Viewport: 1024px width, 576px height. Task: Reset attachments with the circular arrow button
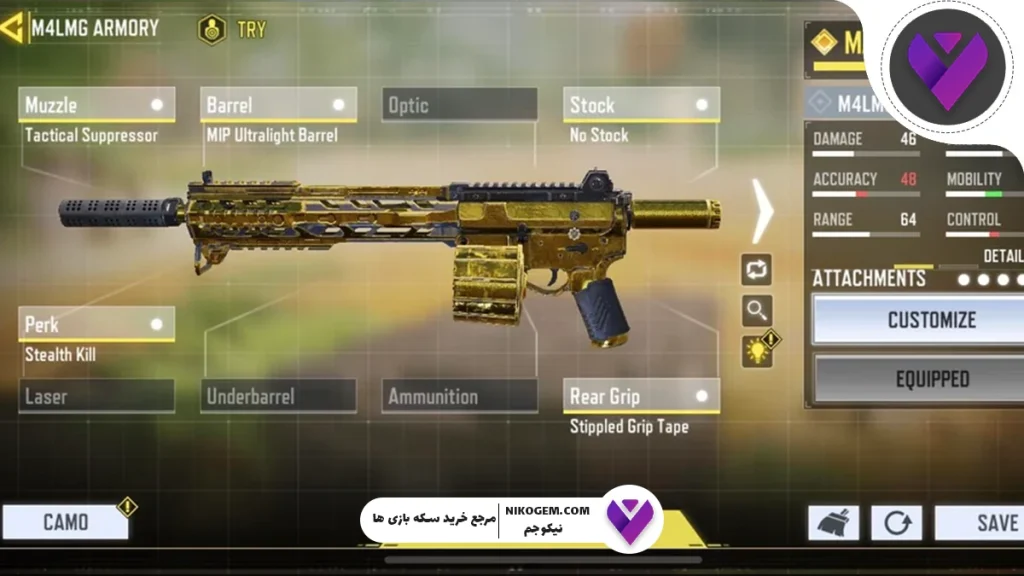[895, 523]
